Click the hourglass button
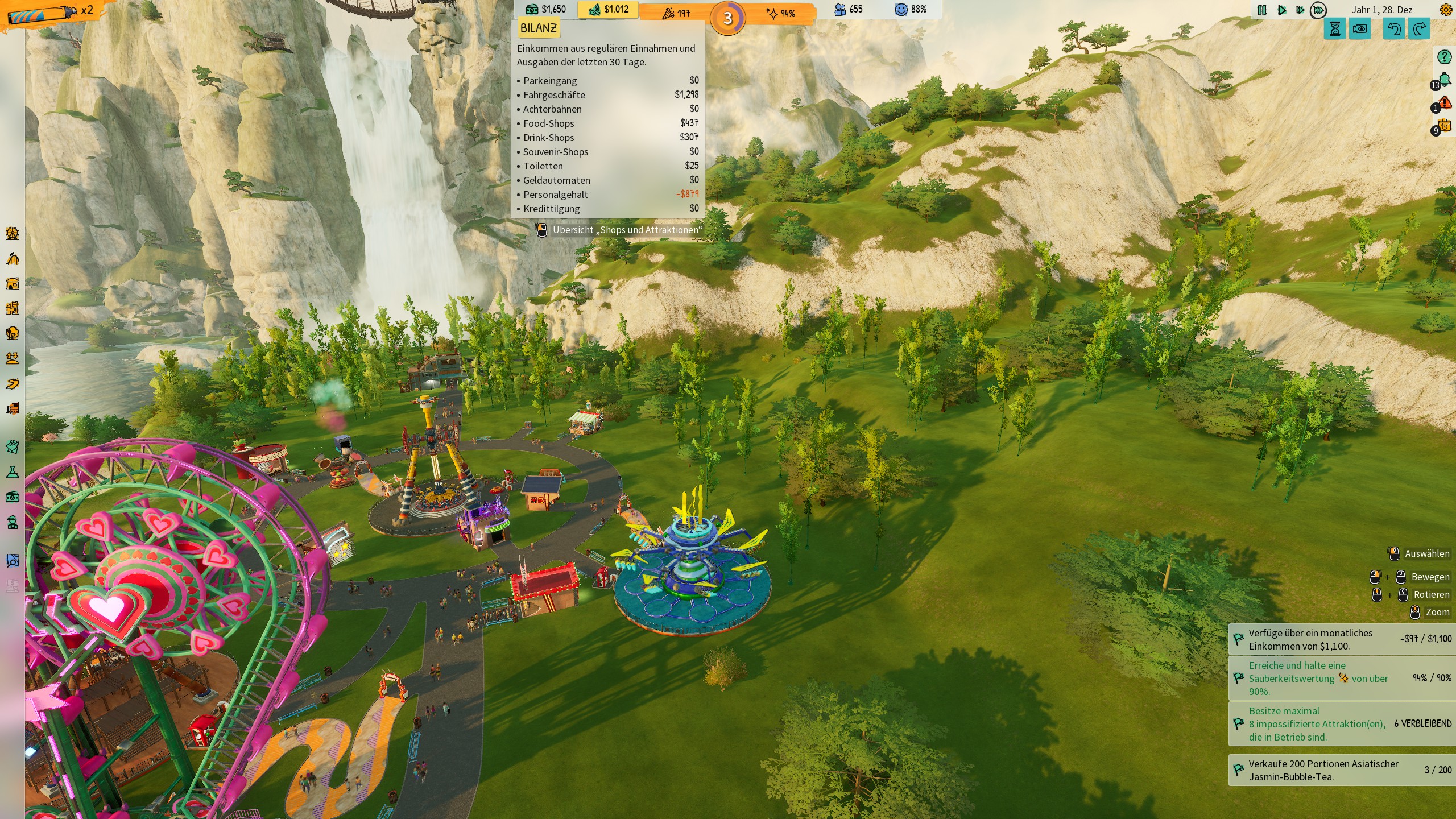Image resolution: width=1456 pixels, height=819 pixels. click(1335, 29)
